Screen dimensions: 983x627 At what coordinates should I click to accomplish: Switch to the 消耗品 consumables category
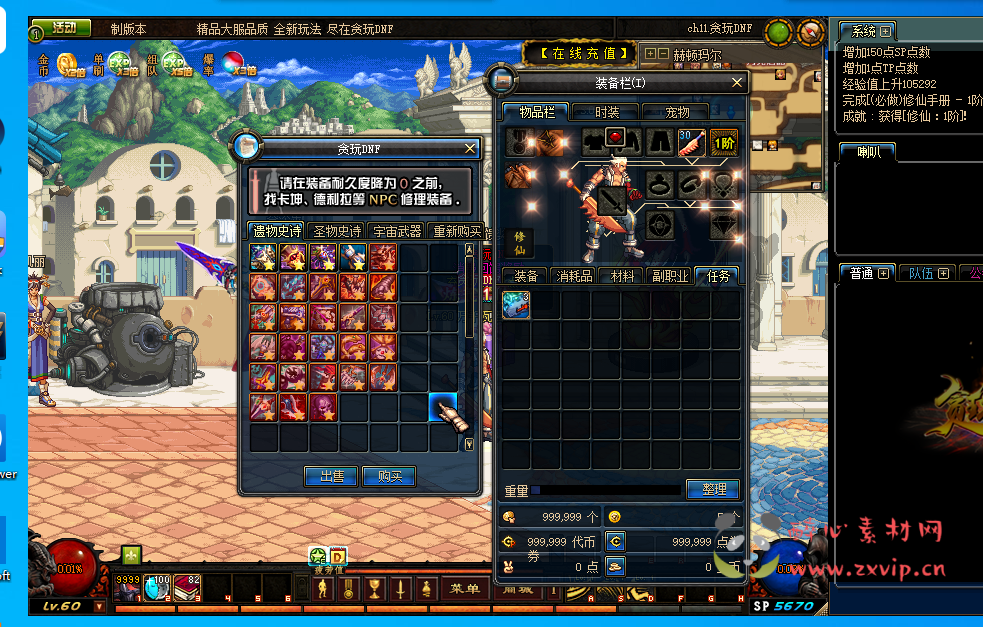pyautogui.click(x=574, y=276)
